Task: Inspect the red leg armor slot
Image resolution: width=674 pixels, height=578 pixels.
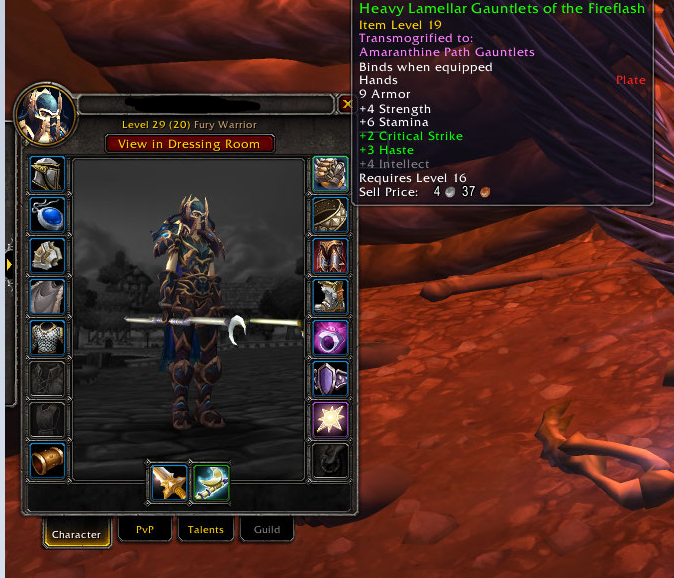Action: pyautogui.click(x=330, y=256)
